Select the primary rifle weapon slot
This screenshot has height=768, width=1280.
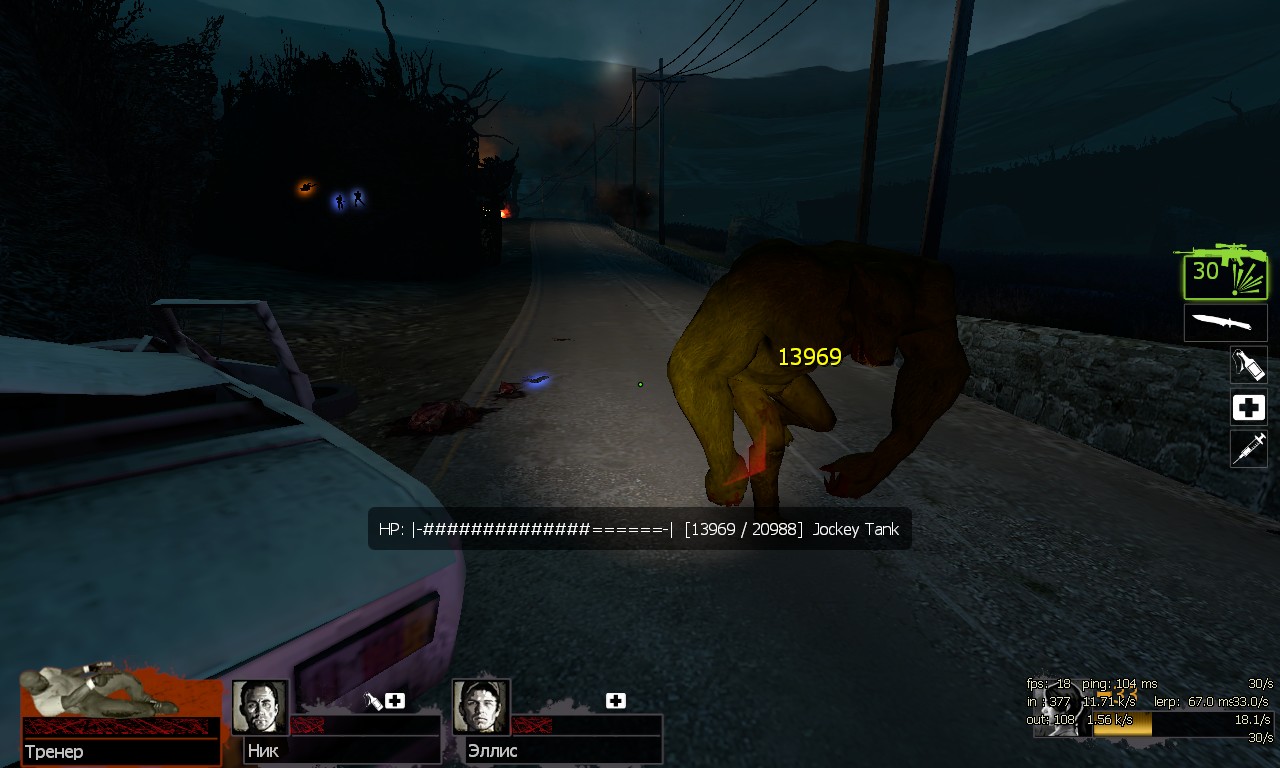(1225, 271)
